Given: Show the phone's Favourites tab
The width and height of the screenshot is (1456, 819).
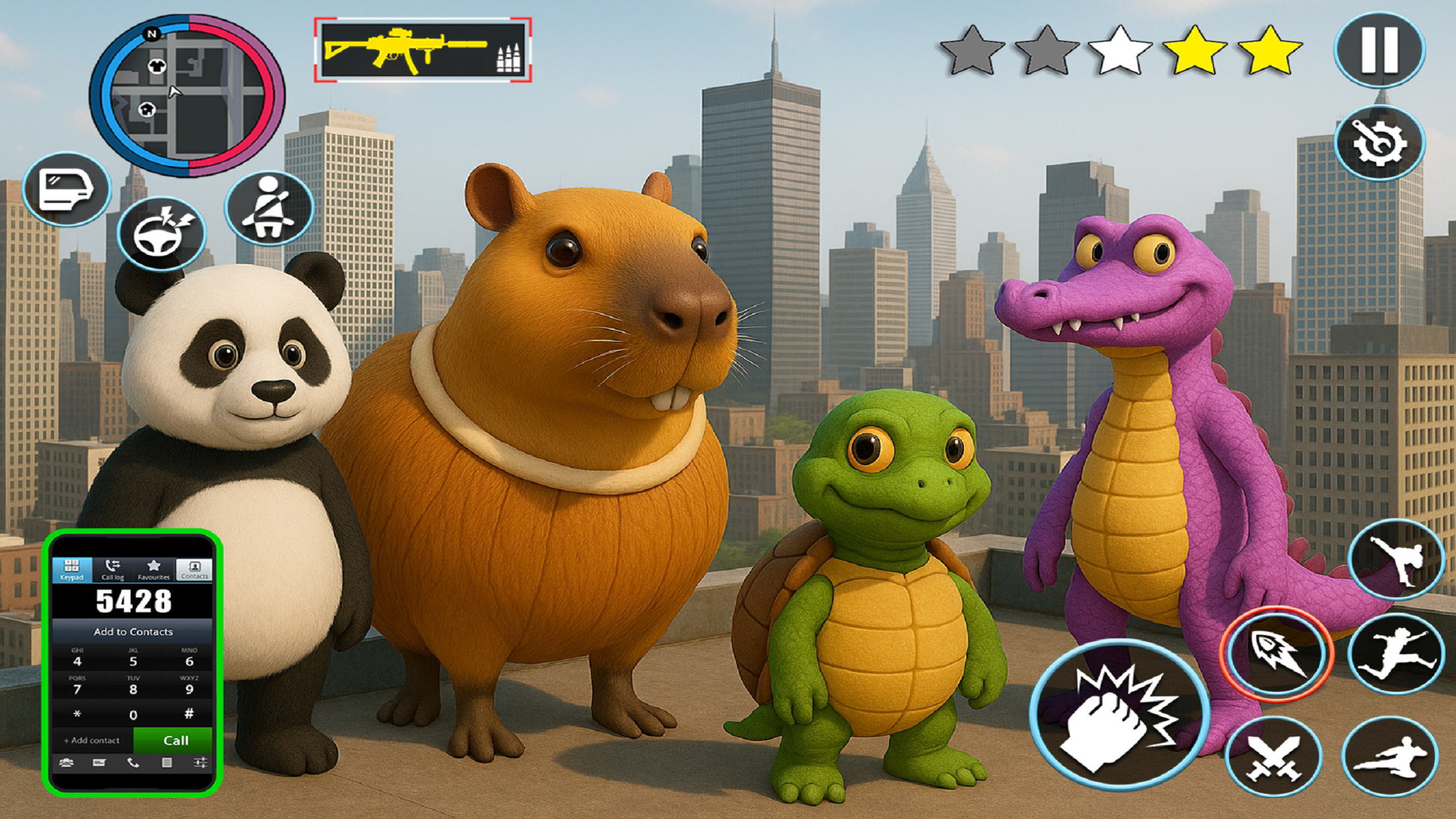Looking at the screenshot, I should pyautogui.click(x=154, y=570).
